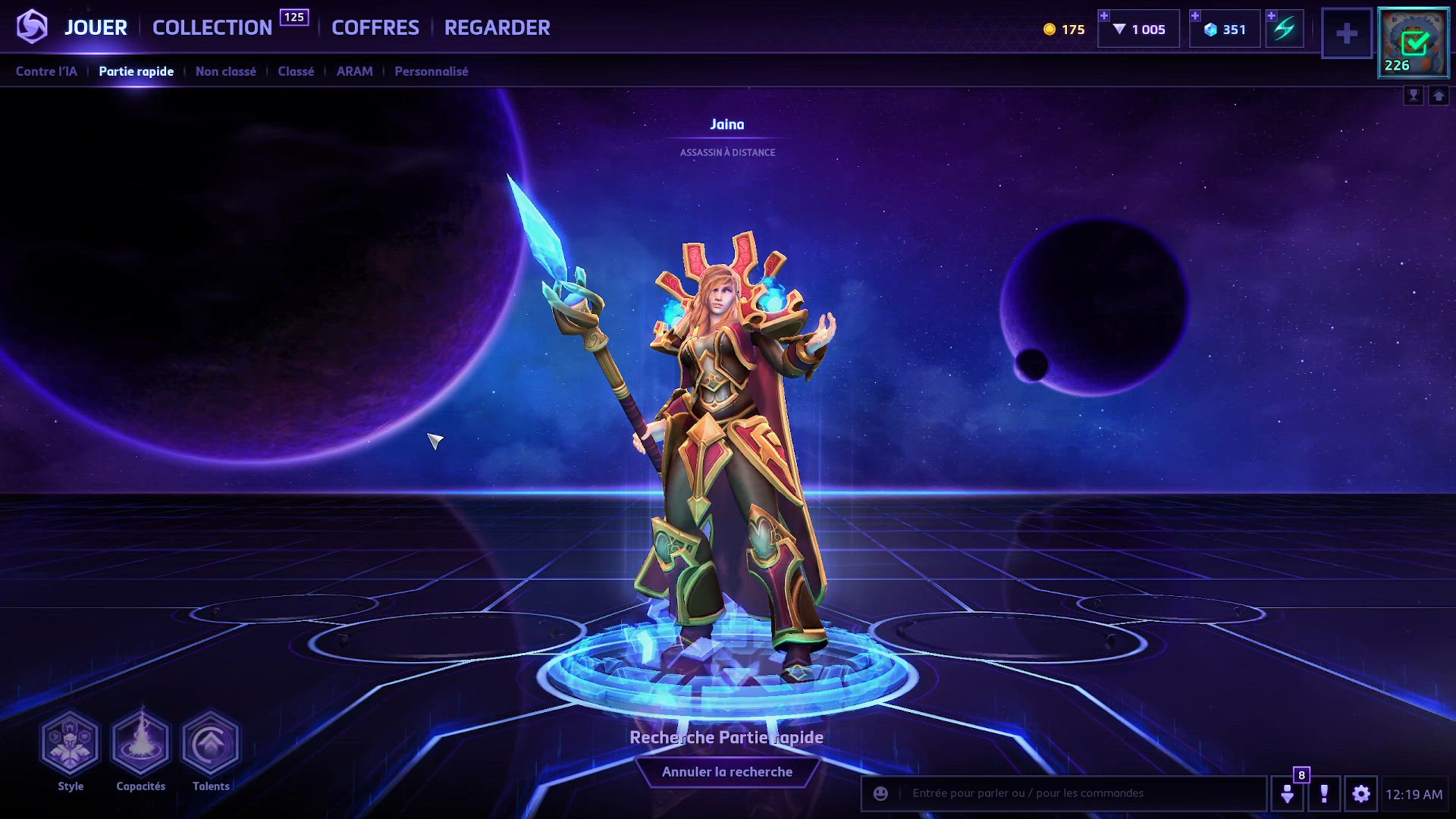The width and height of the screenshot is (1456, 819).
Task: Open the COFFRES section
Action: 375,27
